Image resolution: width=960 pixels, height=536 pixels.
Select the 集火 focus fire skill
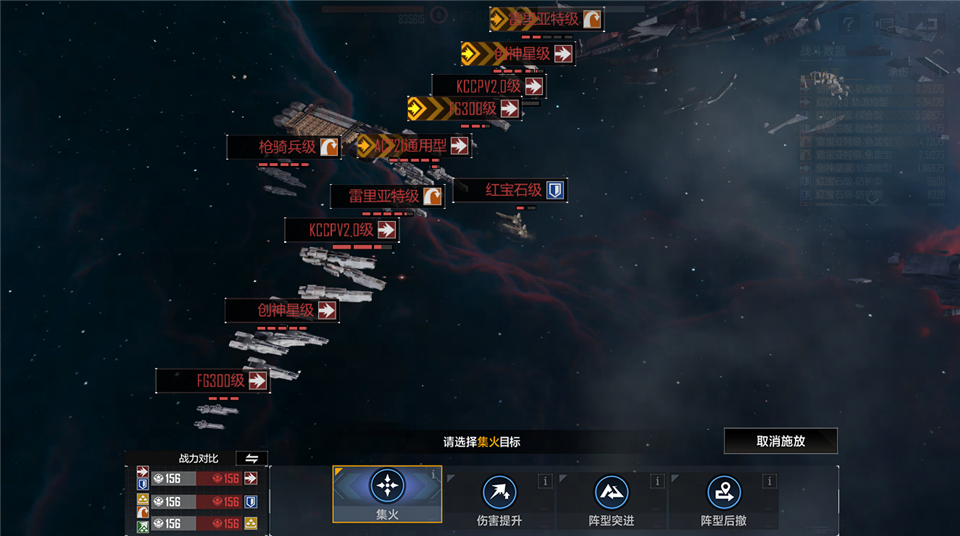tap(386, 494)
